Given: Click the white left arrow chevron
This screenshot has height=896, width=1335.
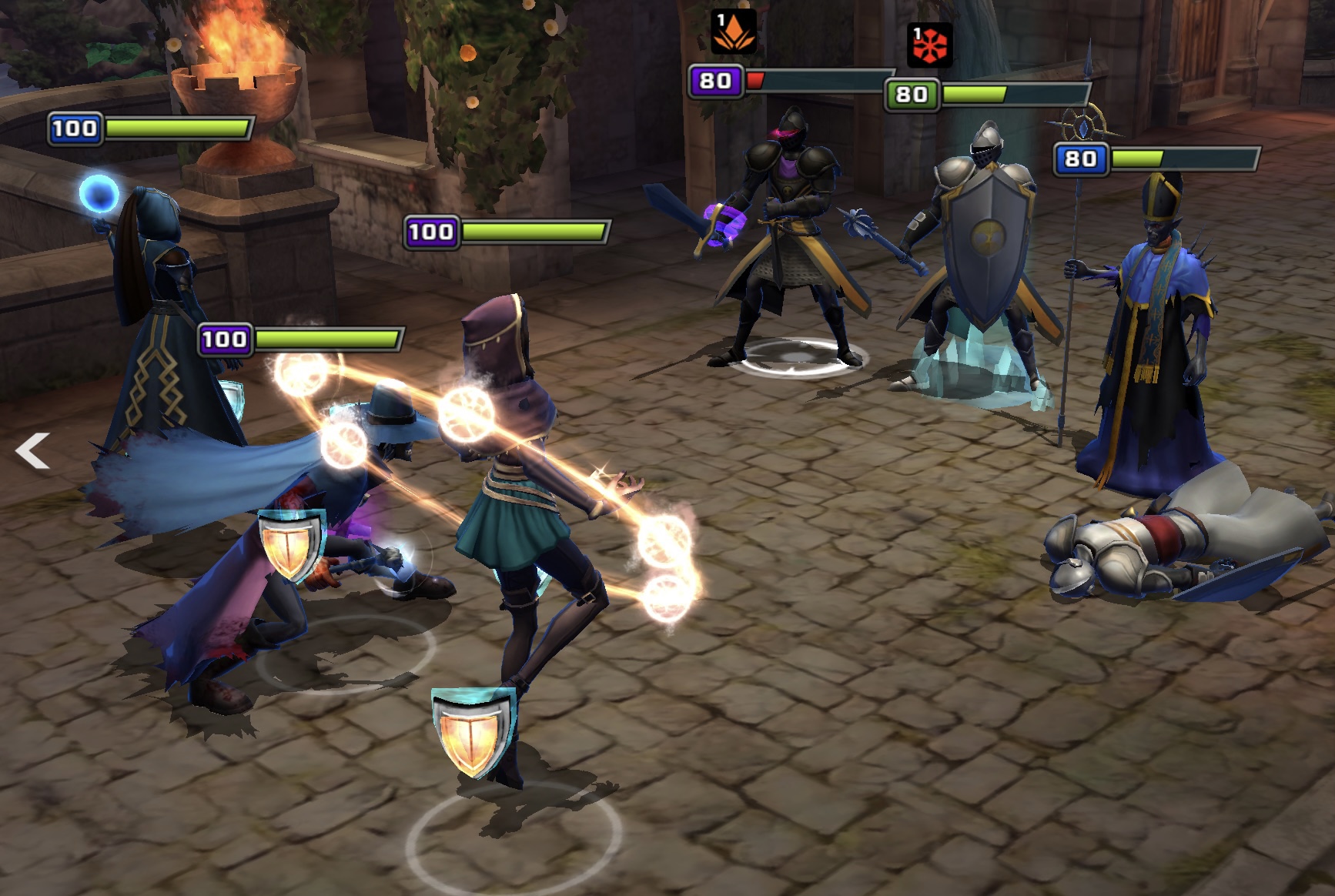Looking at the screenshot, I should 32,451.
